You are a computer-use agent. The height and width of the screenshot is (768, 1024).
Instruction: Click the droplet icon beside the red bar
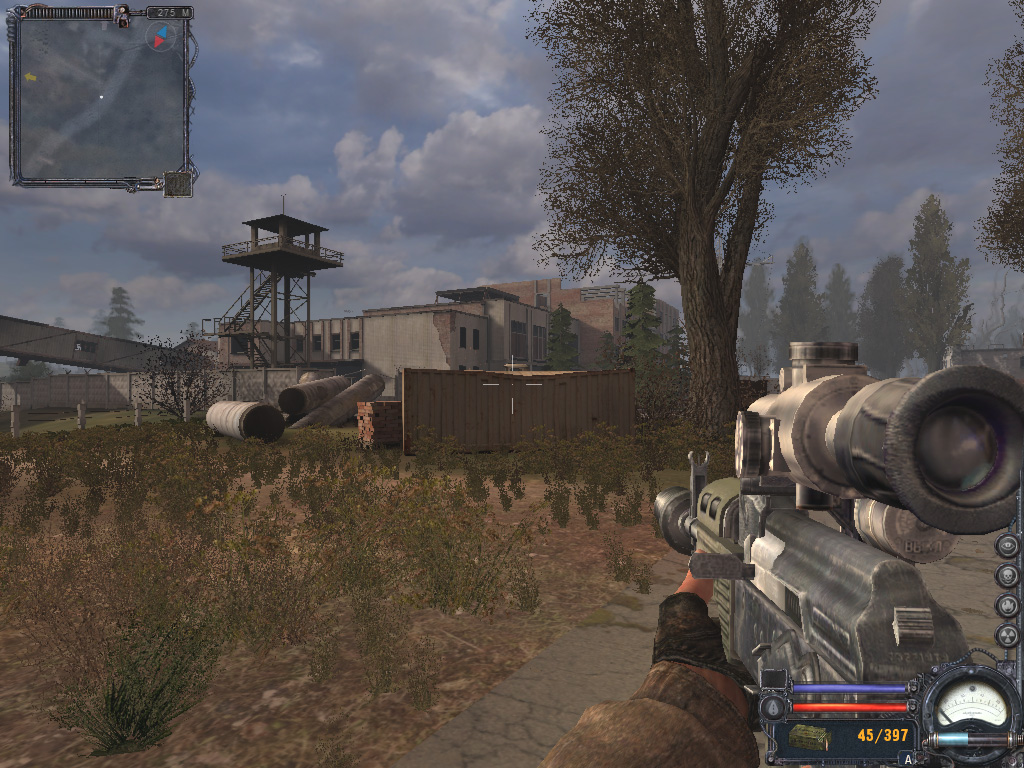point(772,707)
